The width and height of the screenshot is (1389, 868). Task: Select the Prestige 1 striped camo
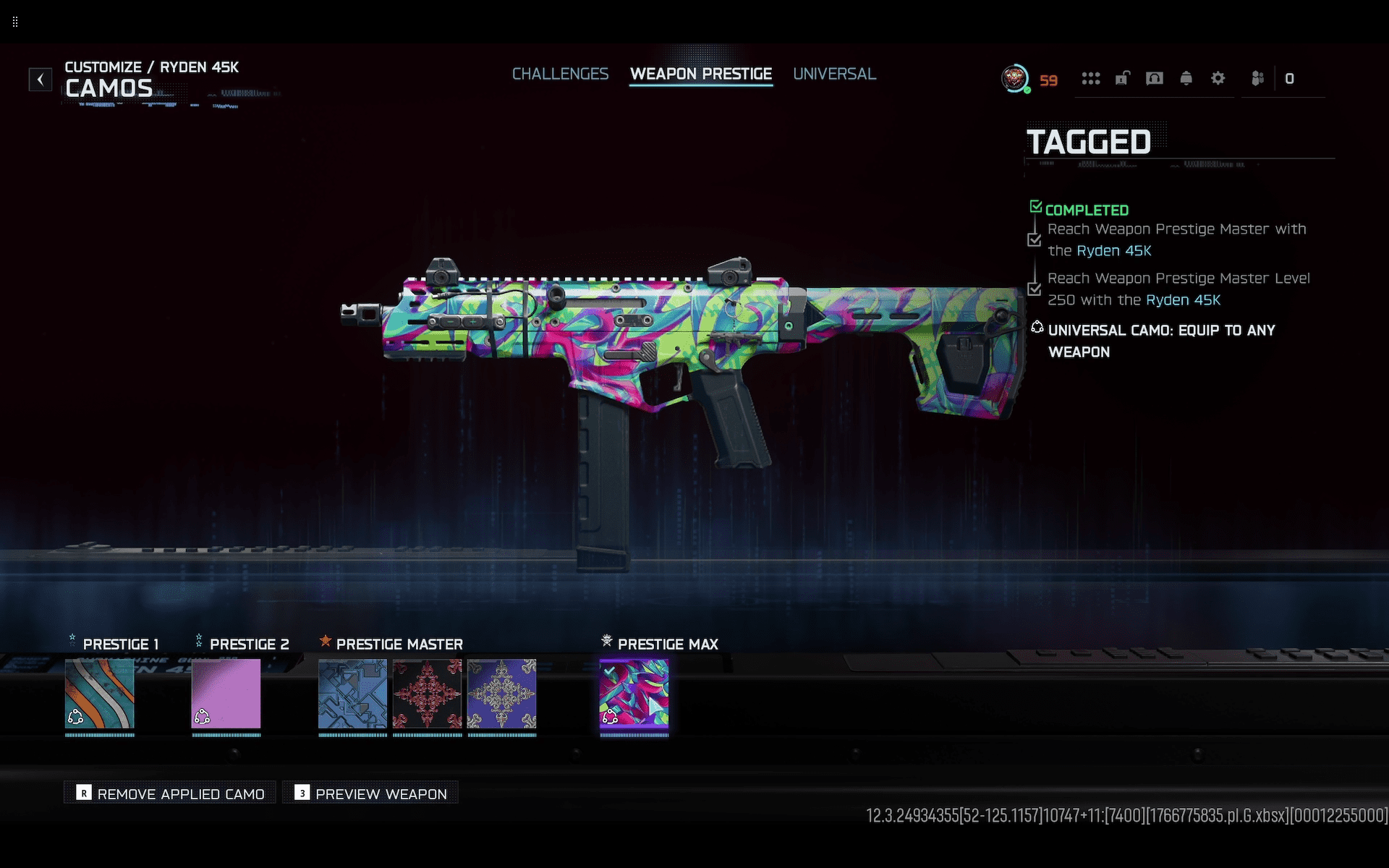pos(100,694)
